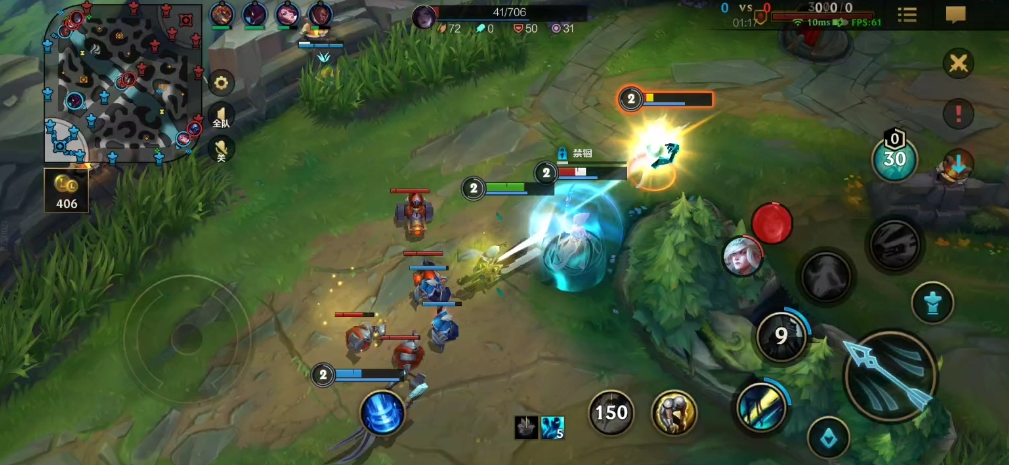Send the red exclamation danger ping
Viewport: 1009px width, 465px height.
coord(958,113)
